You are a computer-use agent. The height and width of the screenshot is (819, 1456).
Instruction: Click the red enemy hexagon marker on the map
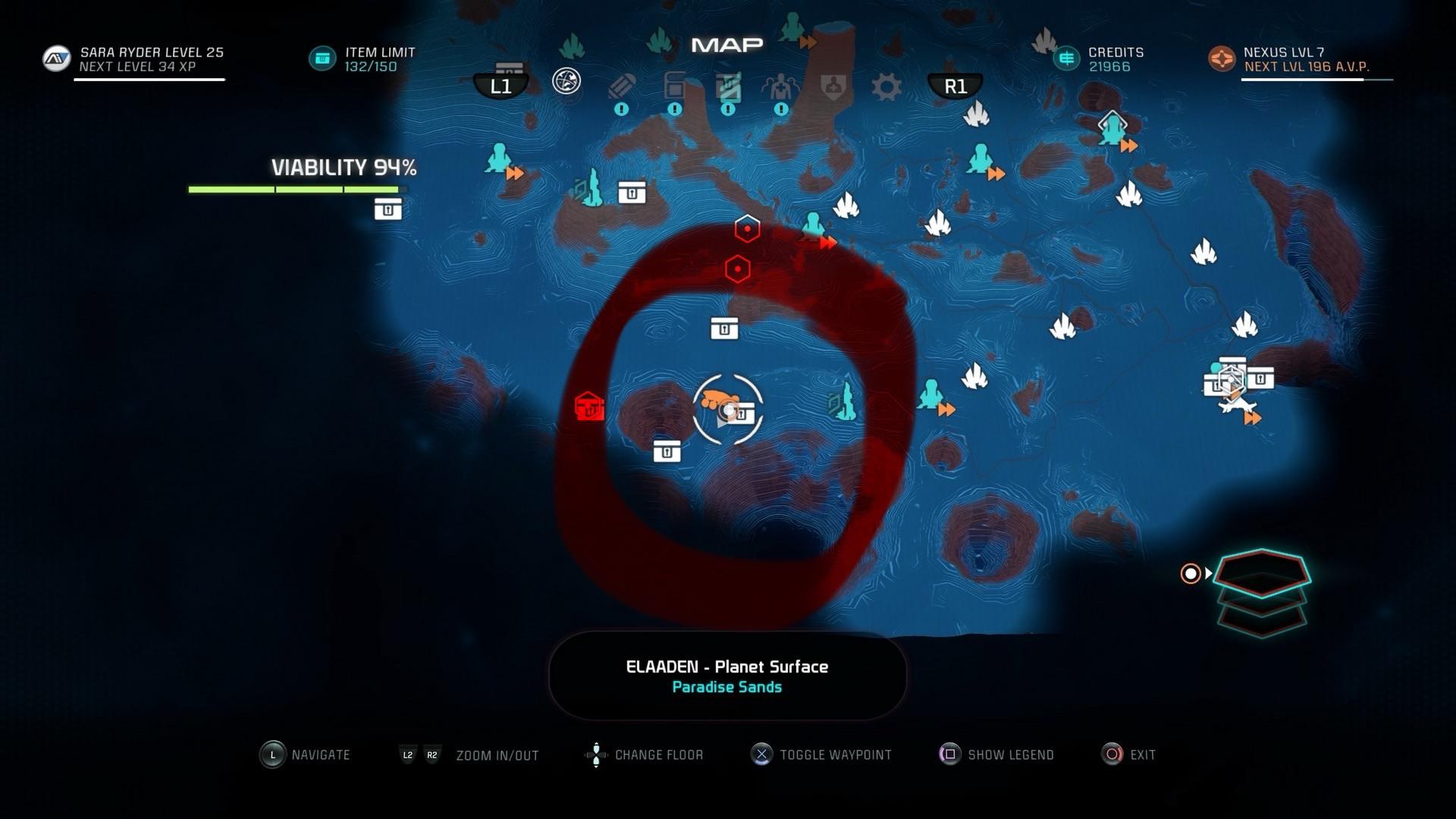(747, 229)
